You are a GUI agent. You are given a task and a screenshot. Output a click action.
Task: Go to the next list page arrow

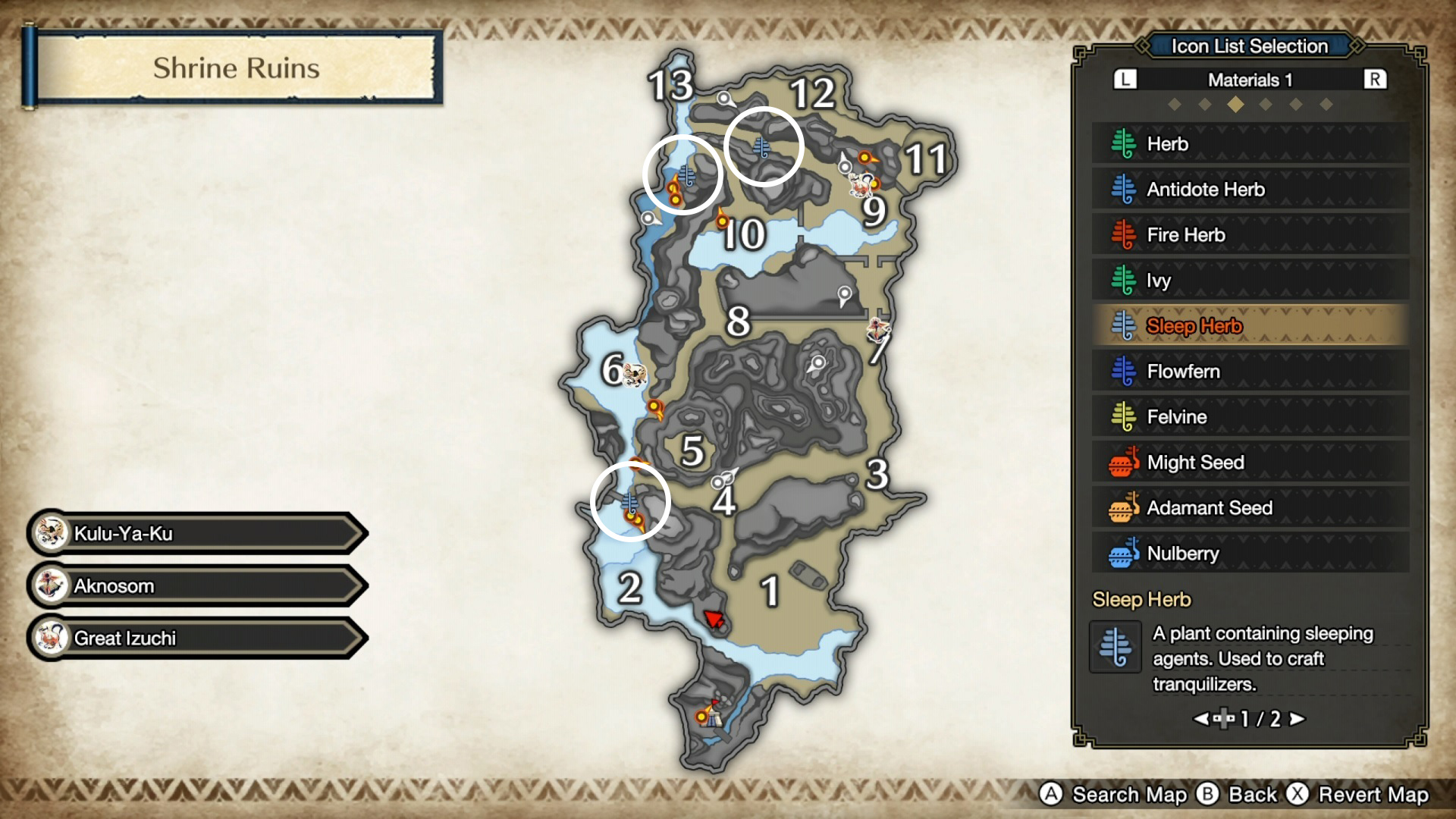(x=1298, y=718)
